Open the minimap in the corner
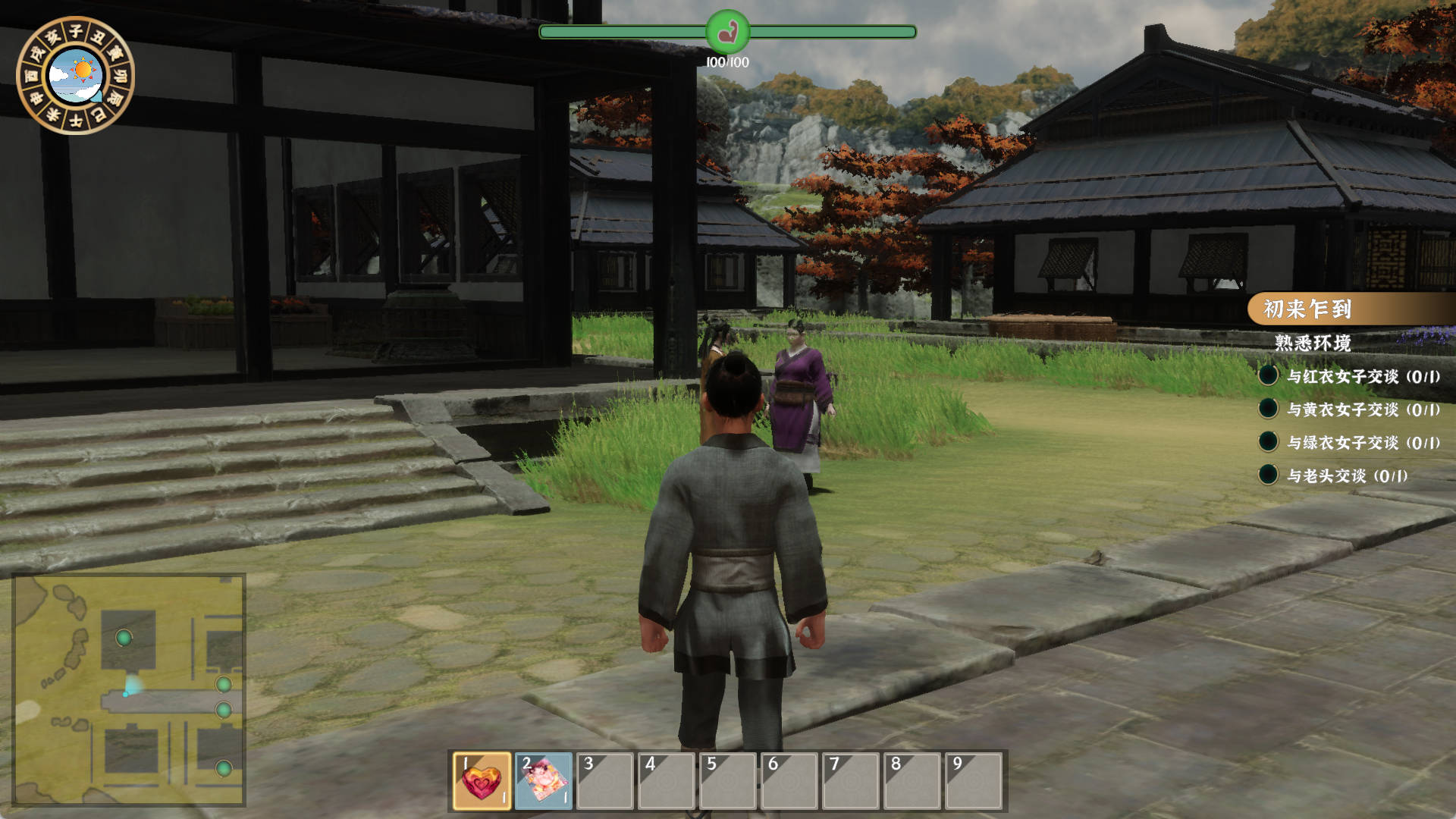 click(x=129, y=689)
